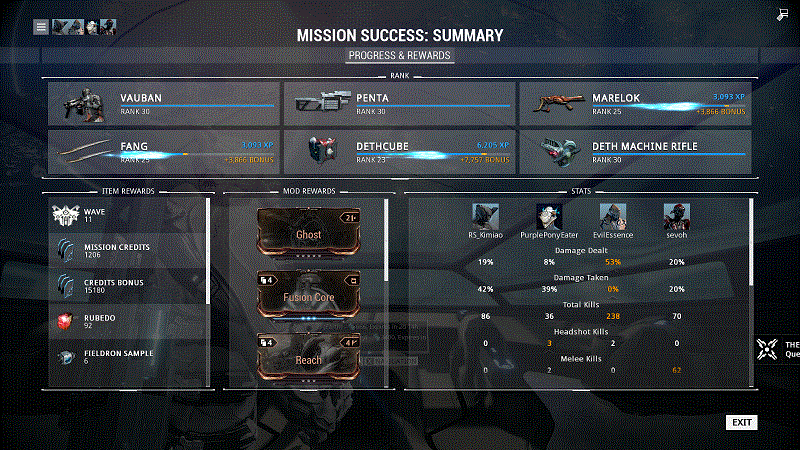Select the Fang rank panel

(162, 151)
